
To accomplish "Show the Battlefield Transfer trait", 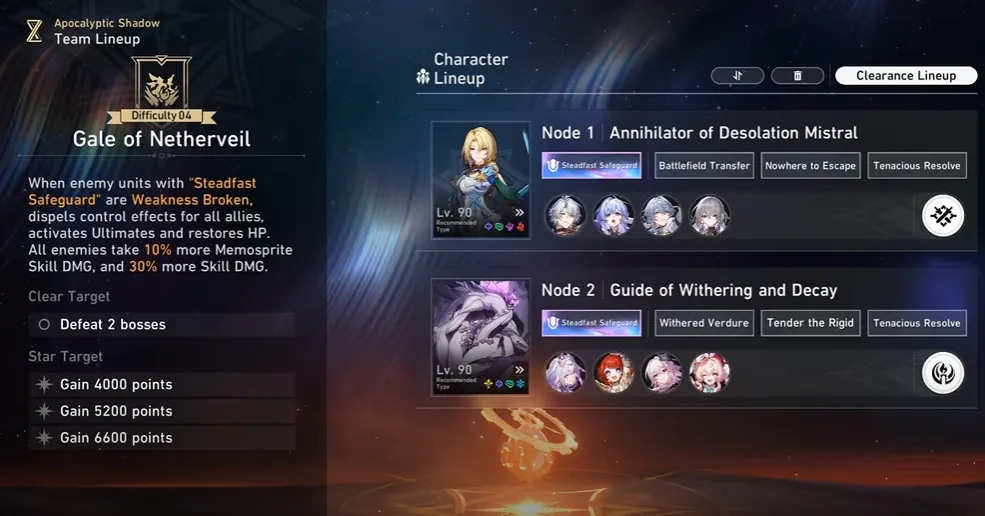I will 704,166.
